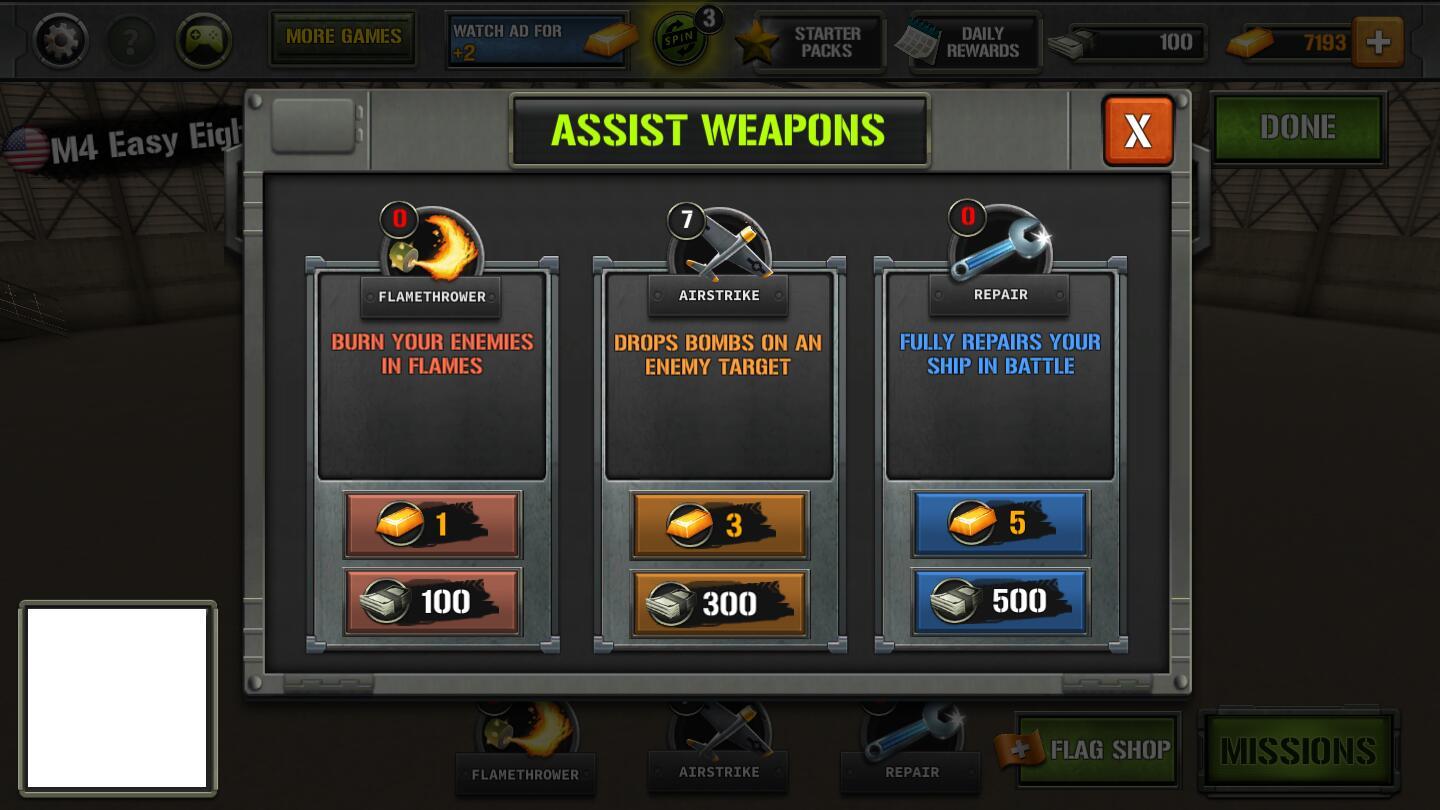
Task: Purchase Airstrike for 3 gold bars
Action: 719,525
